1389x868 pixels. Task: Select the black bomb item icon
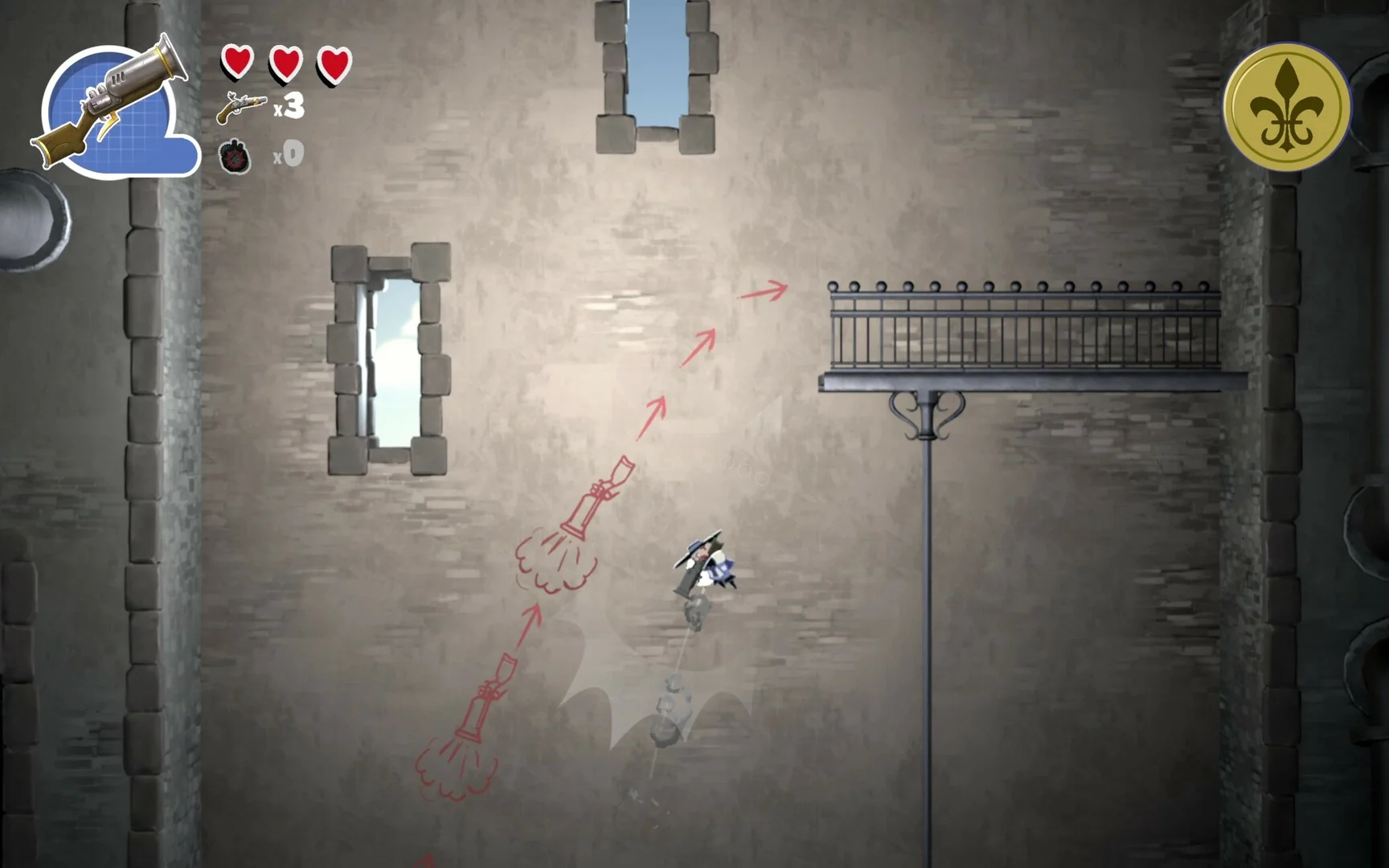pos(235,156)
